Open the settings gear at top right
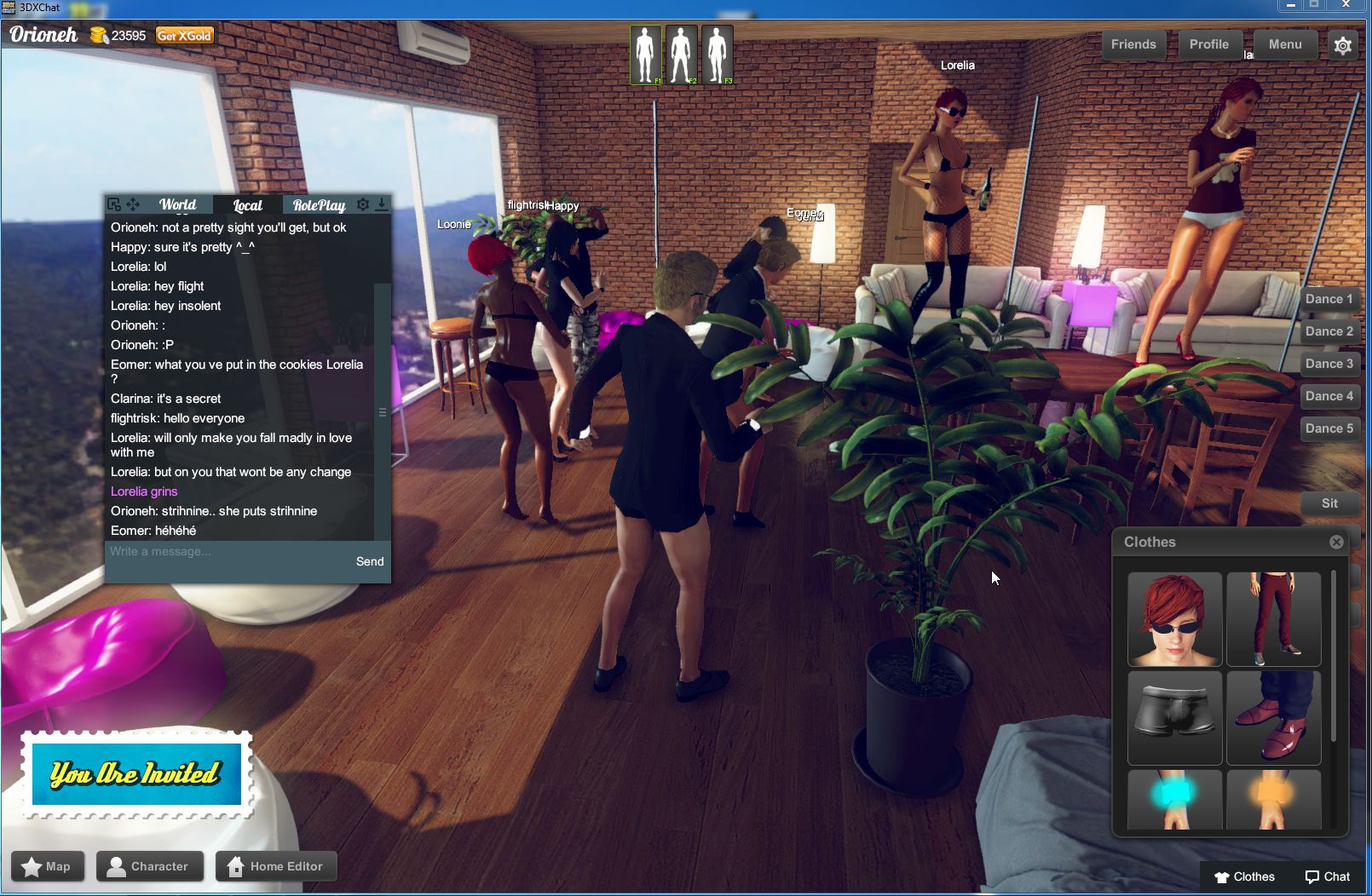Viewport: 1372px width, 896px height. (x=1342, y=44)
